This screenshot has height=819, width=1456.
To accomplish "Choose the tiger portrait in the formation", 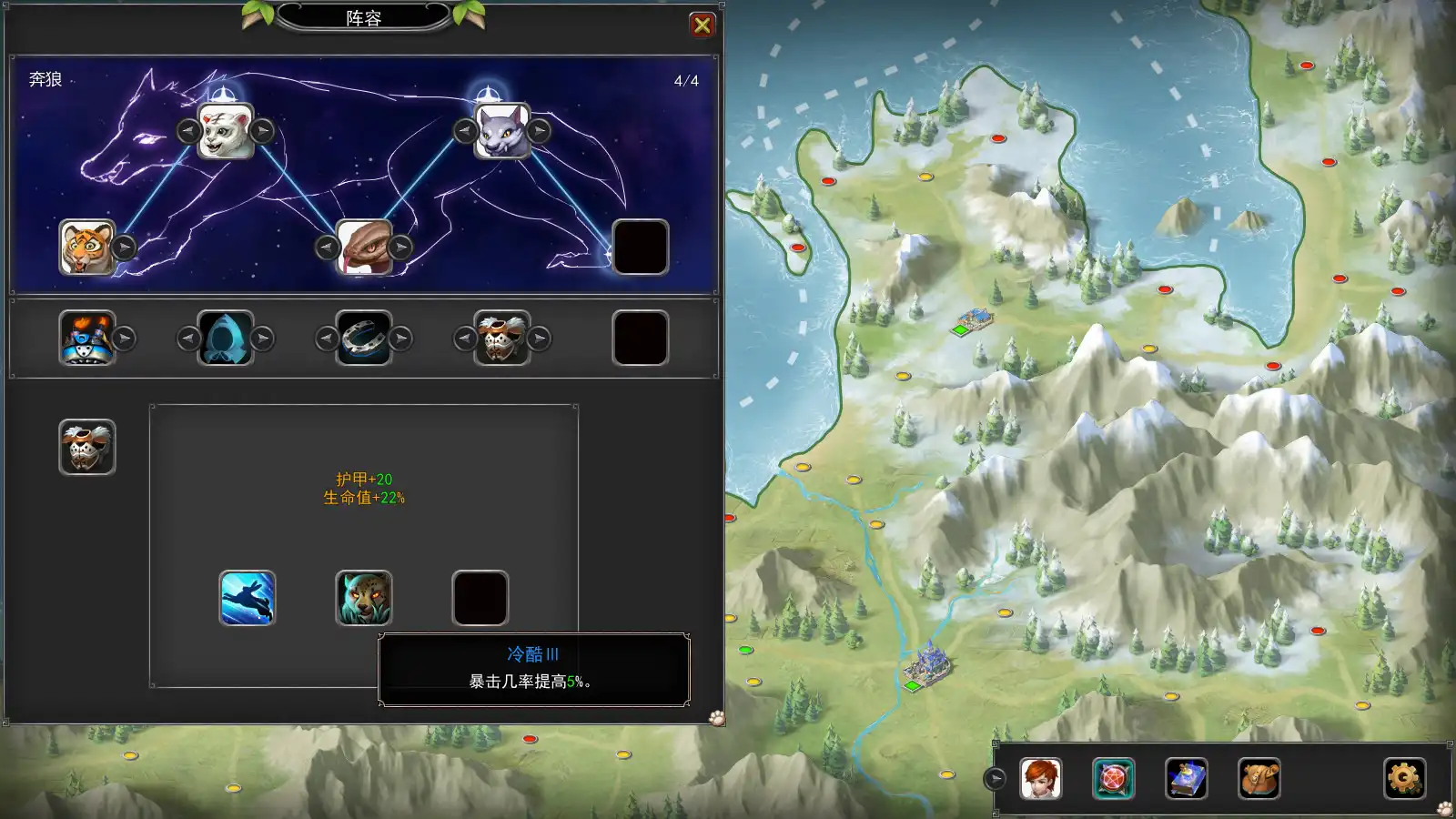I will pyautogui.click(x=87, y=247).
